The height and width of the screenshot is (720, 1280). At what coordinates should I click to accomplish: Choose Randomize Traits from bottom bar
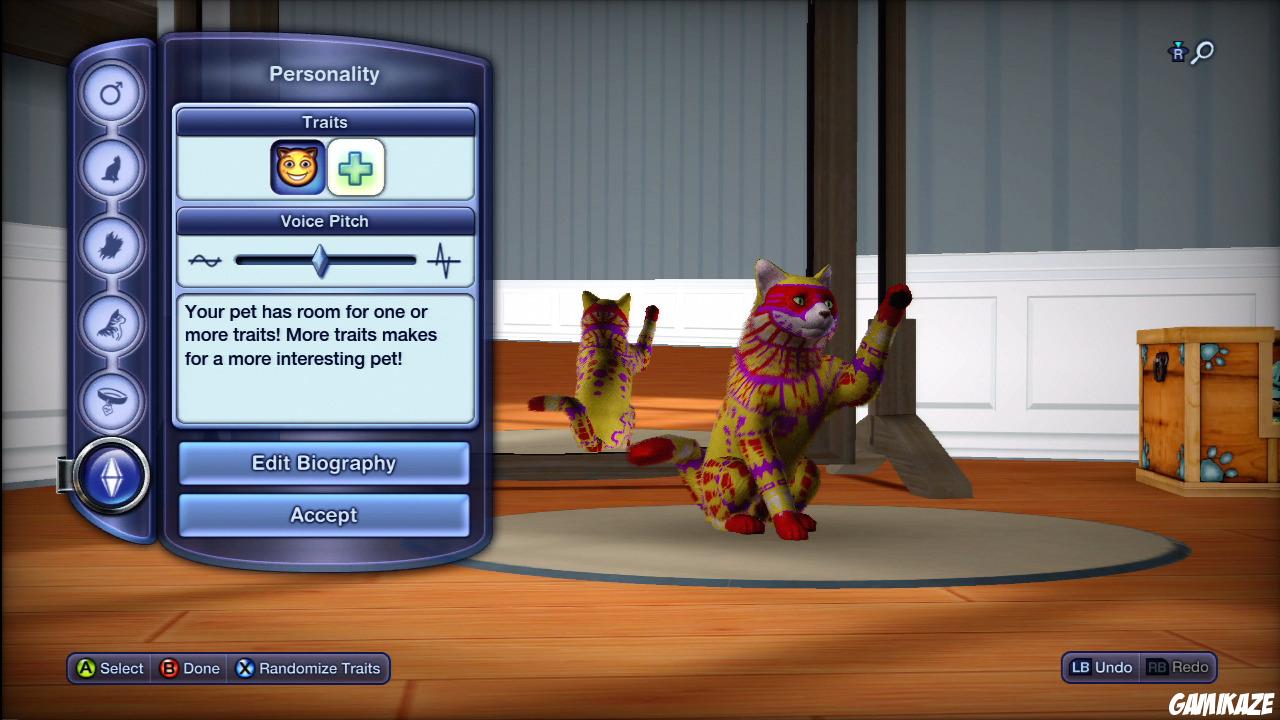click(x=309, y=668)
